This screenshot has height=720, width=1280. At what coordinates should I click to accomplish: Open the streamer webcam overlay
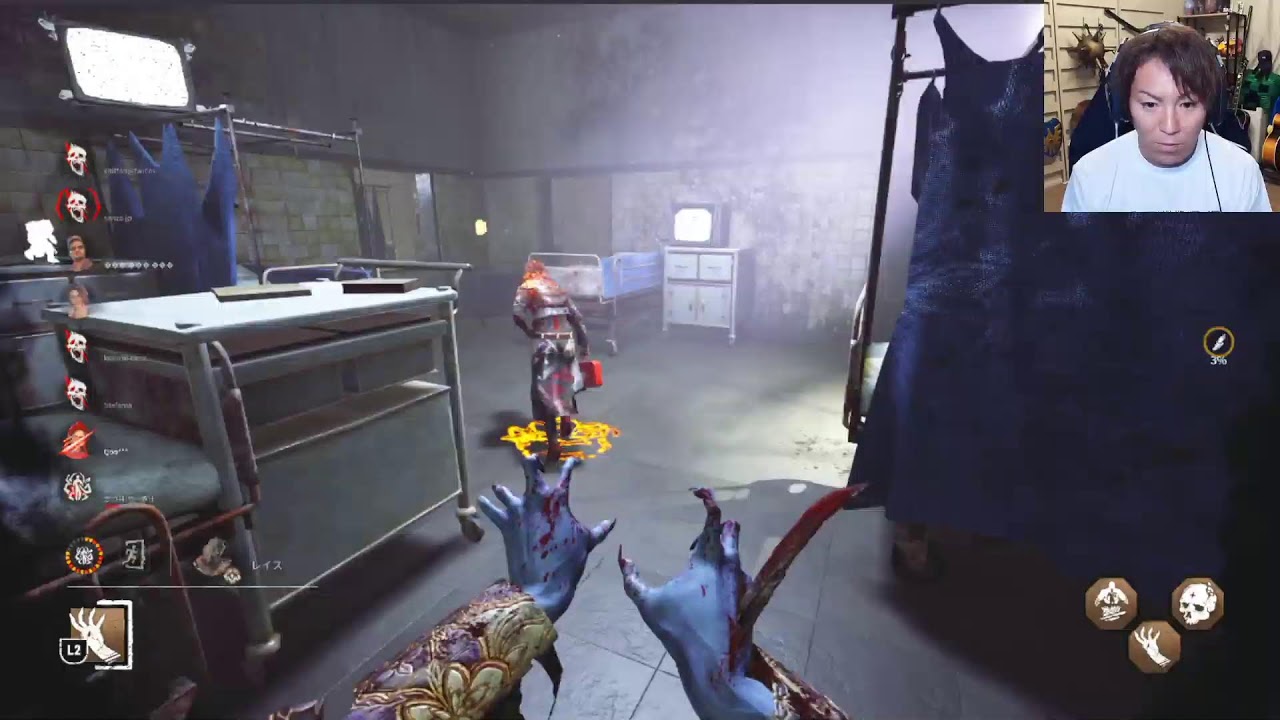(x=1161, y=106)
